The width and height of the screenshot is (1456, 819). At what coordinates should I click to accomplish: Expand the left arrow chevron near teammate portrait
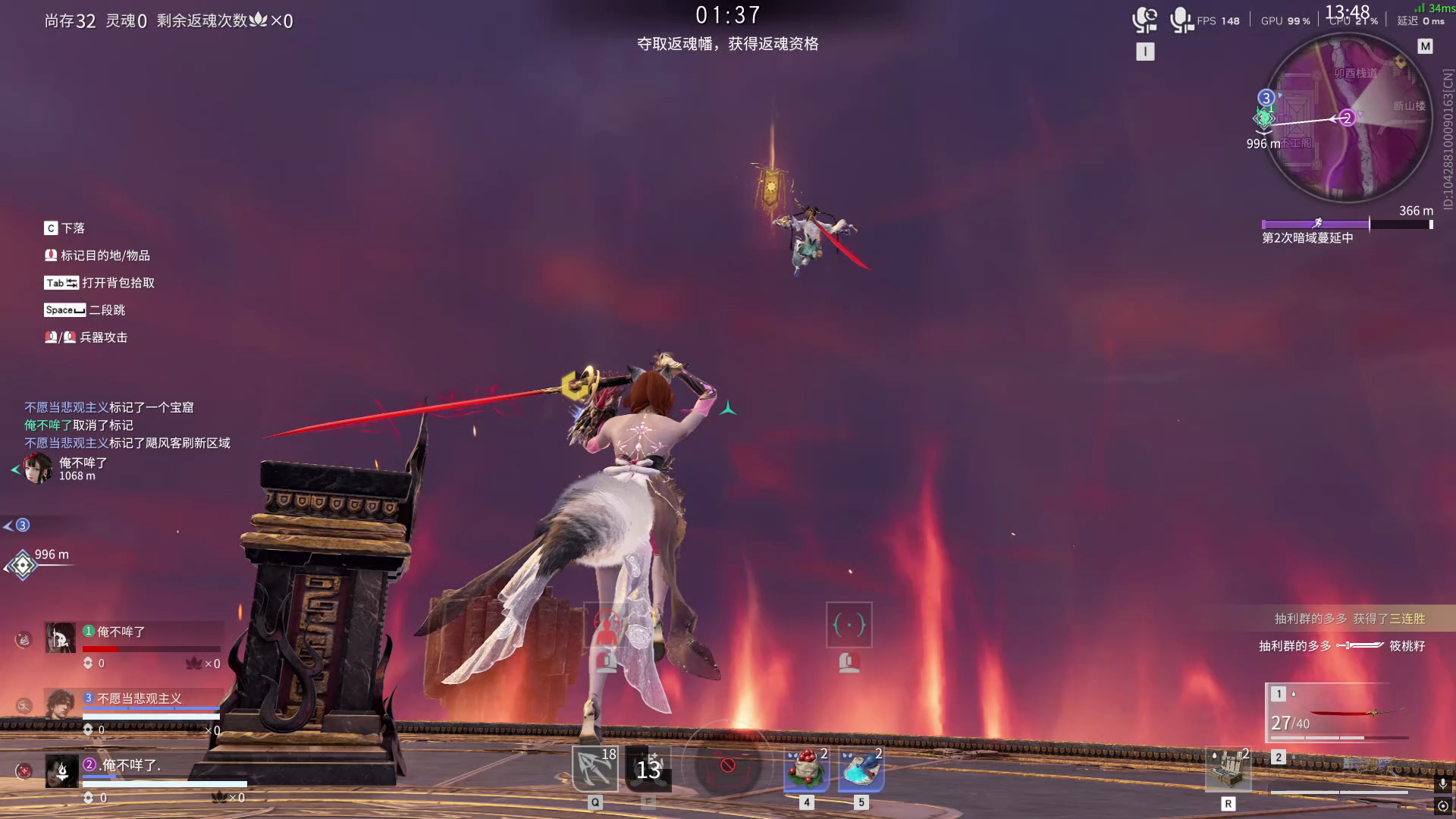[x=17, y=469]
